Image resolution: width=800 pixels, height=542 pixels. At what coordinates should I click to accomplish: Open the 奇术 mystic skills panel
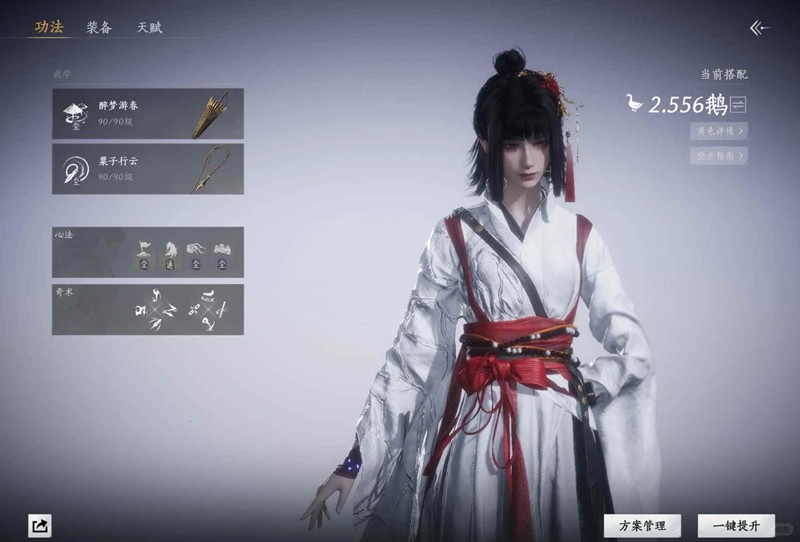[148, 309]
